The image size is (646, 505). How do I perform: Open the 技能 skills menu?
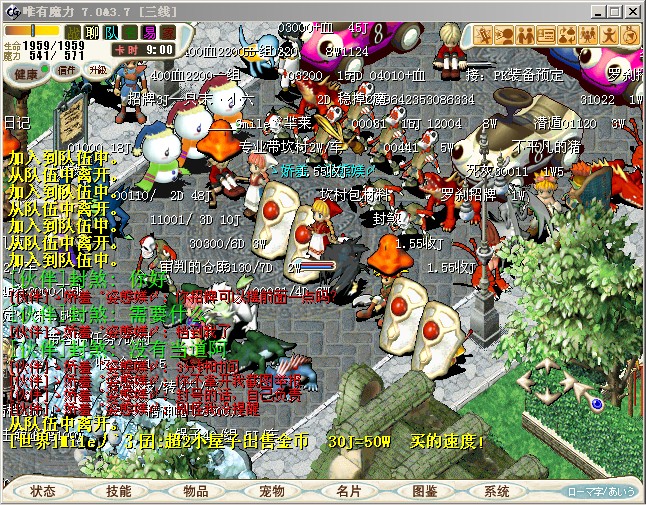click(x=119, y=491)
